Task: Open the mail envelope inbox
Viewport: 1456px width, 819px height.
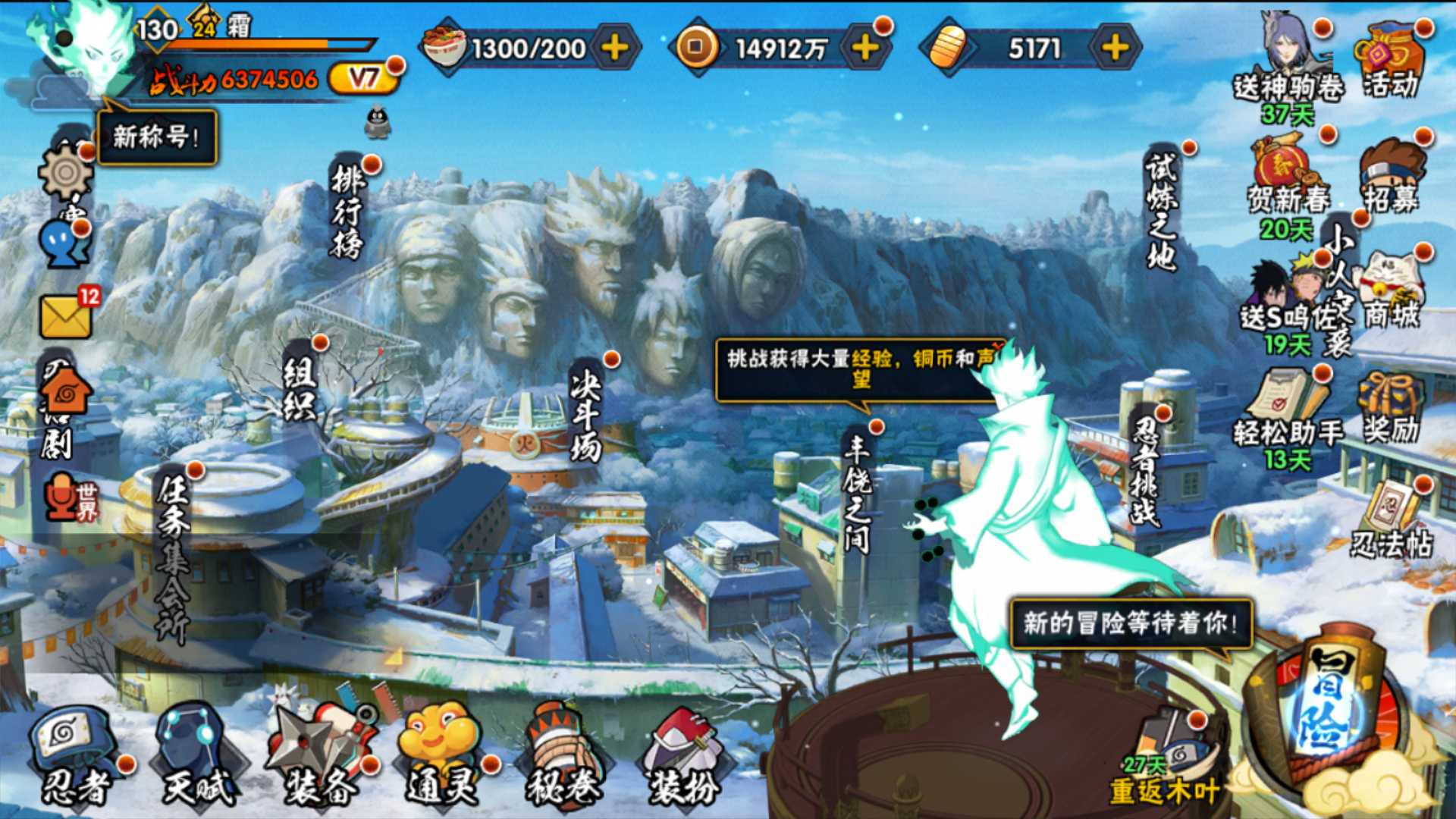Action: click(x=67, y=315)
